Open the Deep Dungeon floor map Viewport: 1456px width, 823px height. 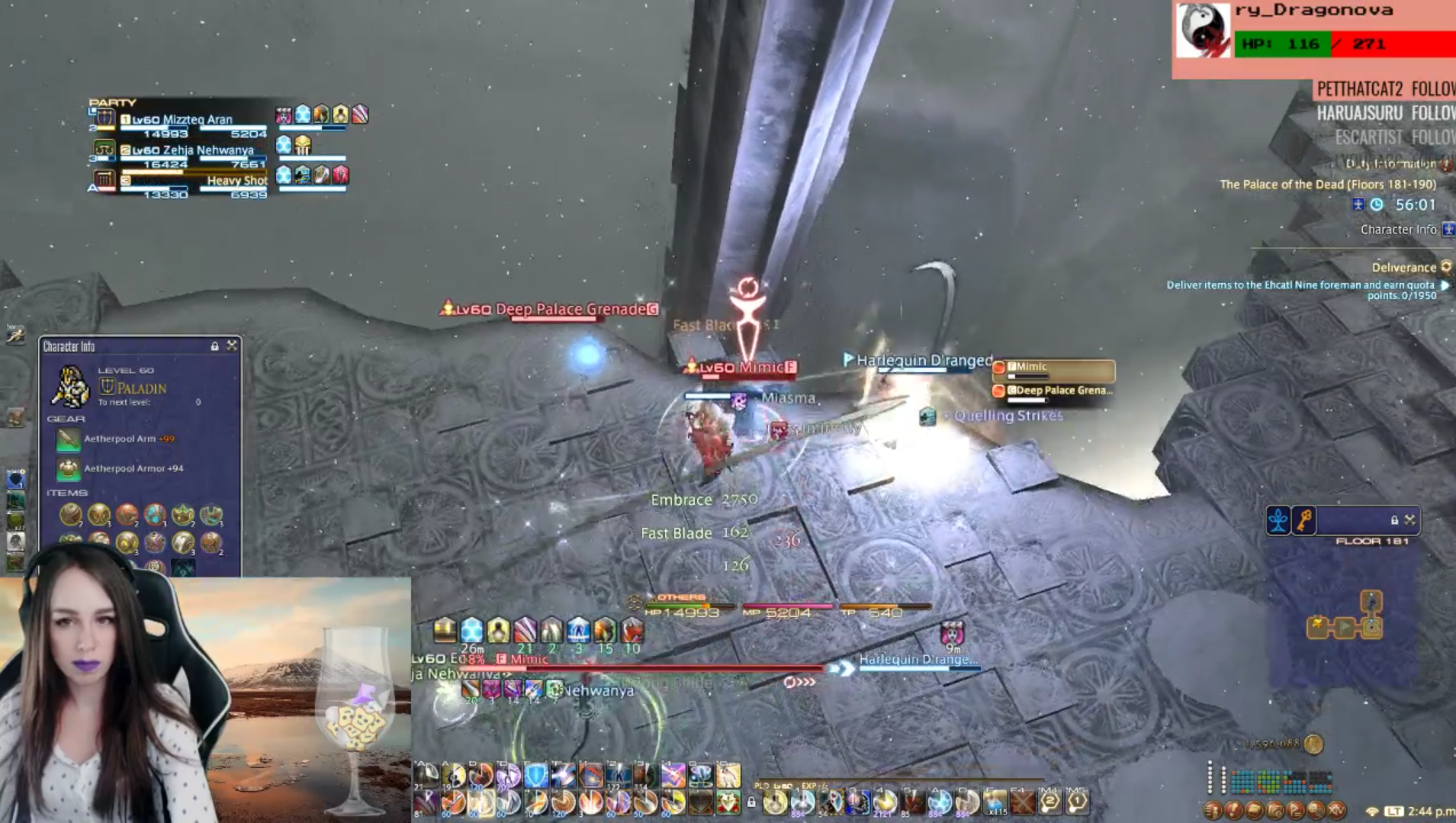pyautogui.click(x=1344, y=618)
